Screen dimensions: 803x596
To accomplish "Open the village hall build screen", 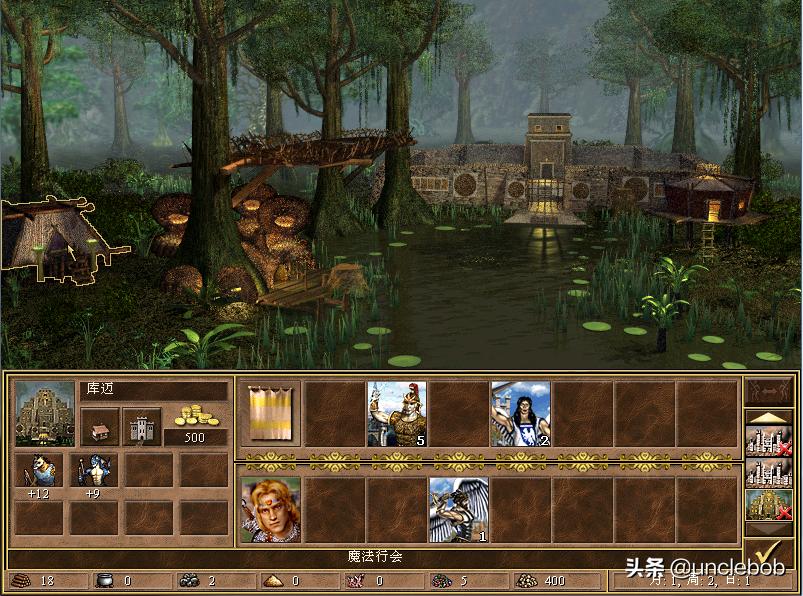I will click(x=100, y=426).
